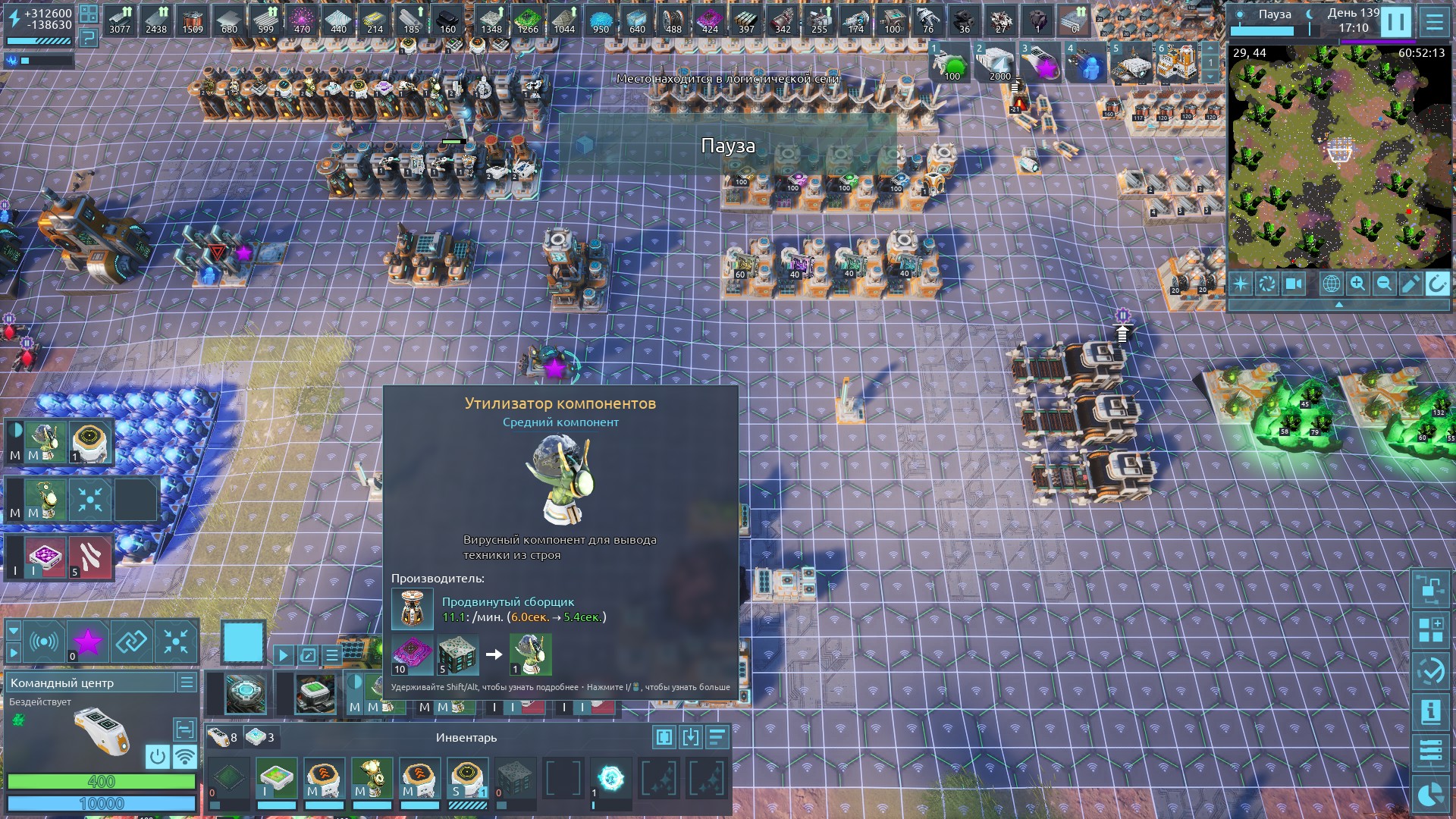Toggle the Command Center Wi-Fi logistics button
This screenshot has height=819, width=1456.
tap(184, 756)
